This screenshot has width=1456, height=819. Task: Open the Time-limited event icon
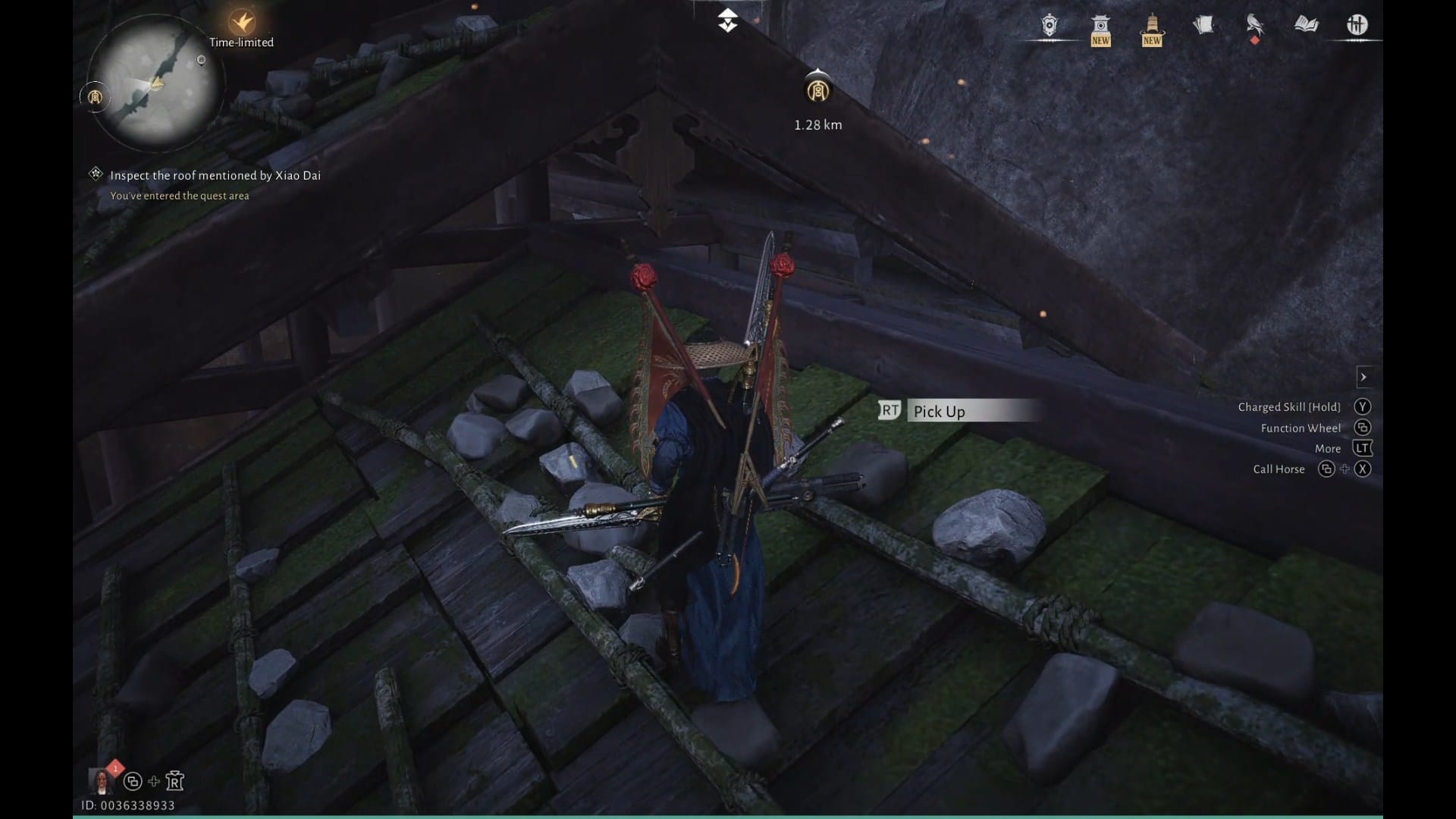242,22
